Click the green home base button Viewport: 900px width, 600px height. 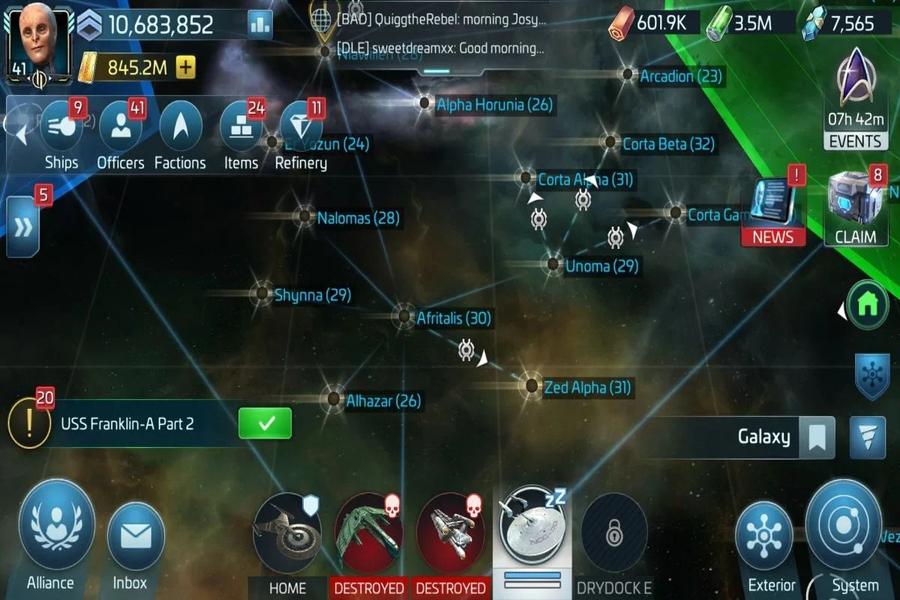point(867,303)
